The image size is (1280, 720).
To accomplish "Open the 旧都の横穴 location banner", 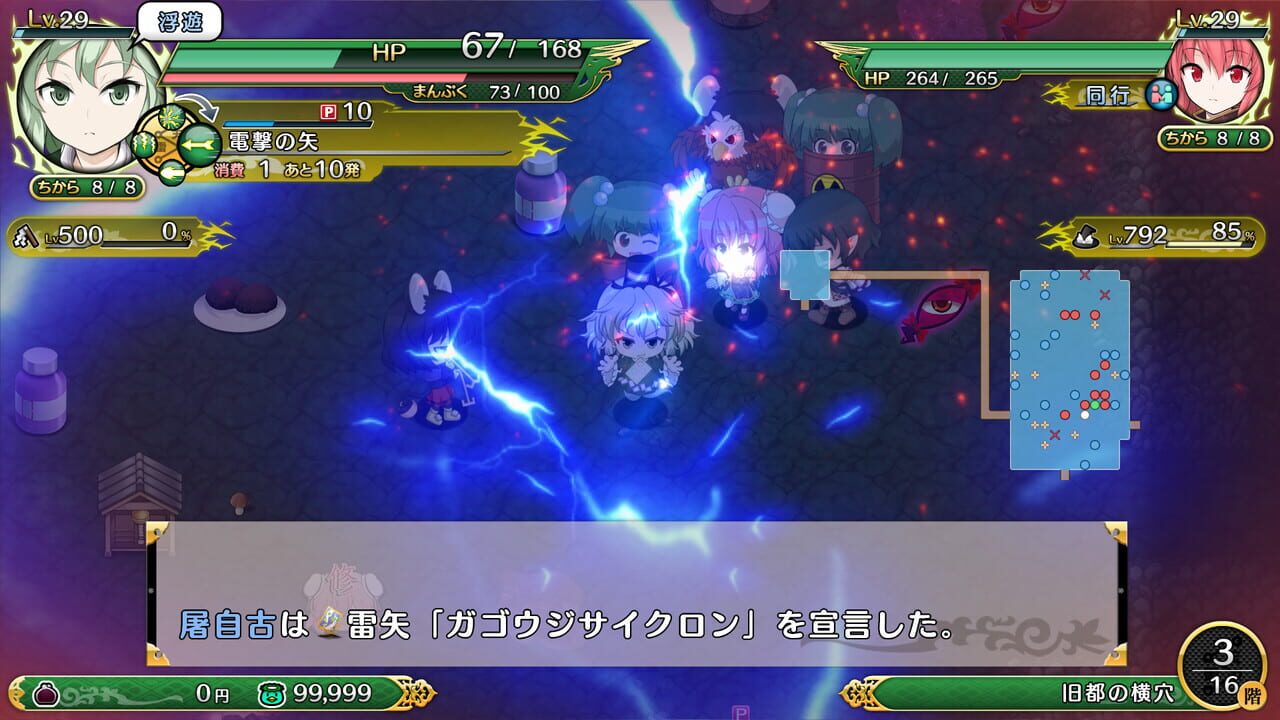I will pos(1120,690).
